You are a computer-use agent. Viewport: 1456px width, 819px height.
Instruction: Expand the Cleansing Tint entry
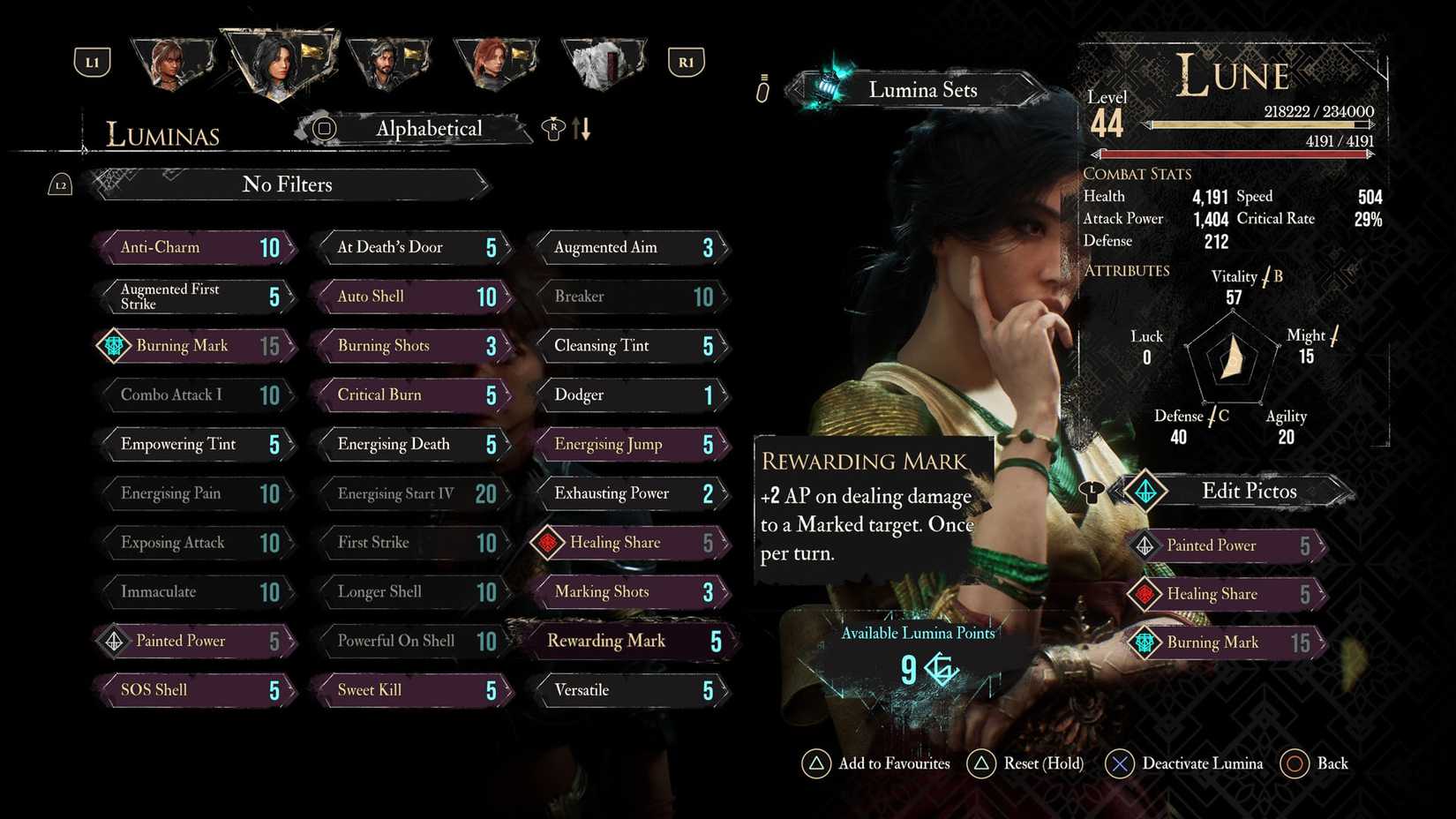point(631,345)
